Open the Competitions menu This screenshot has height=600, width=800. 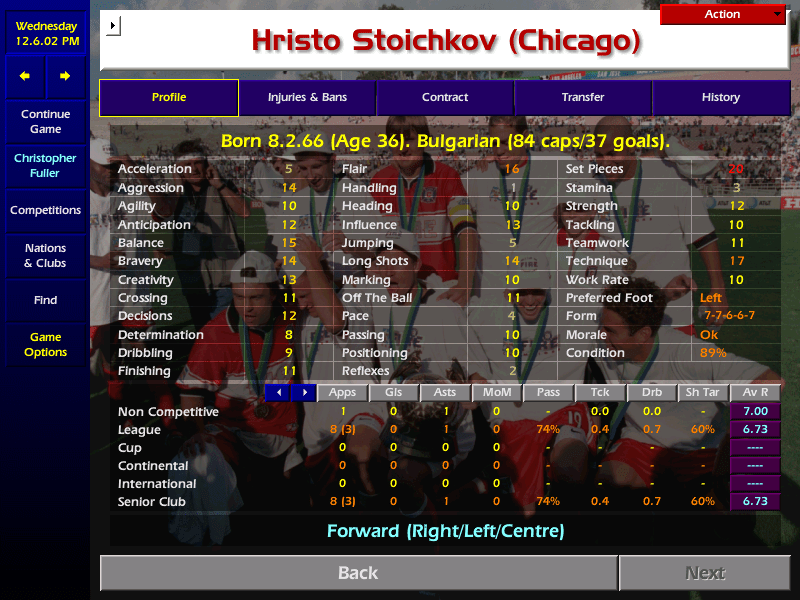click(x=45, y=211)
